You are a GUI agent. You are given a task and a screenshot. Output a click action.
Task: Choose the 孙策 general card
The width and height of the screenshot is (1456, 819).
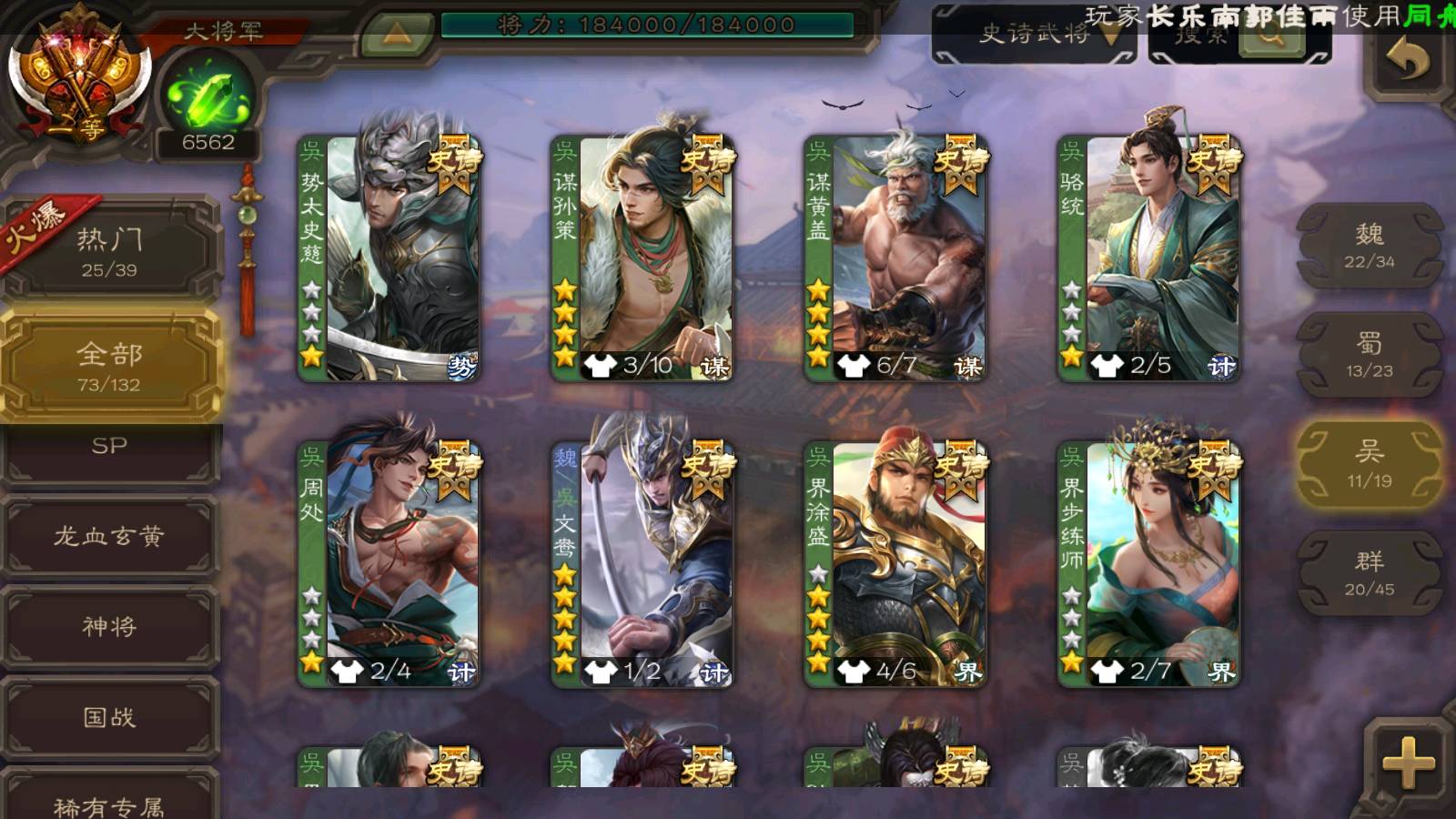[x=643, y=258]
